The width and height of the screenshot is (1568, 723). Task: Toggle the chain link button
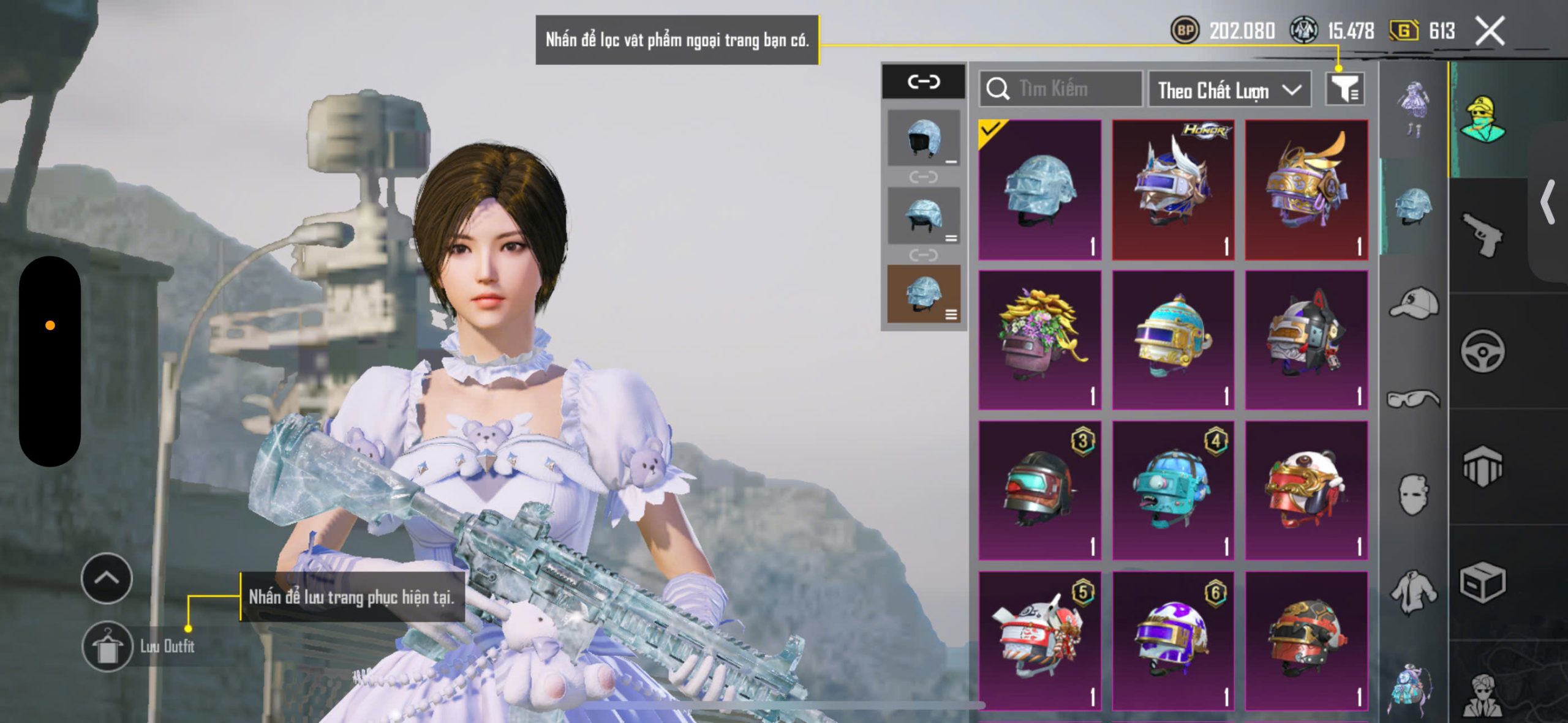click(923, 81)
